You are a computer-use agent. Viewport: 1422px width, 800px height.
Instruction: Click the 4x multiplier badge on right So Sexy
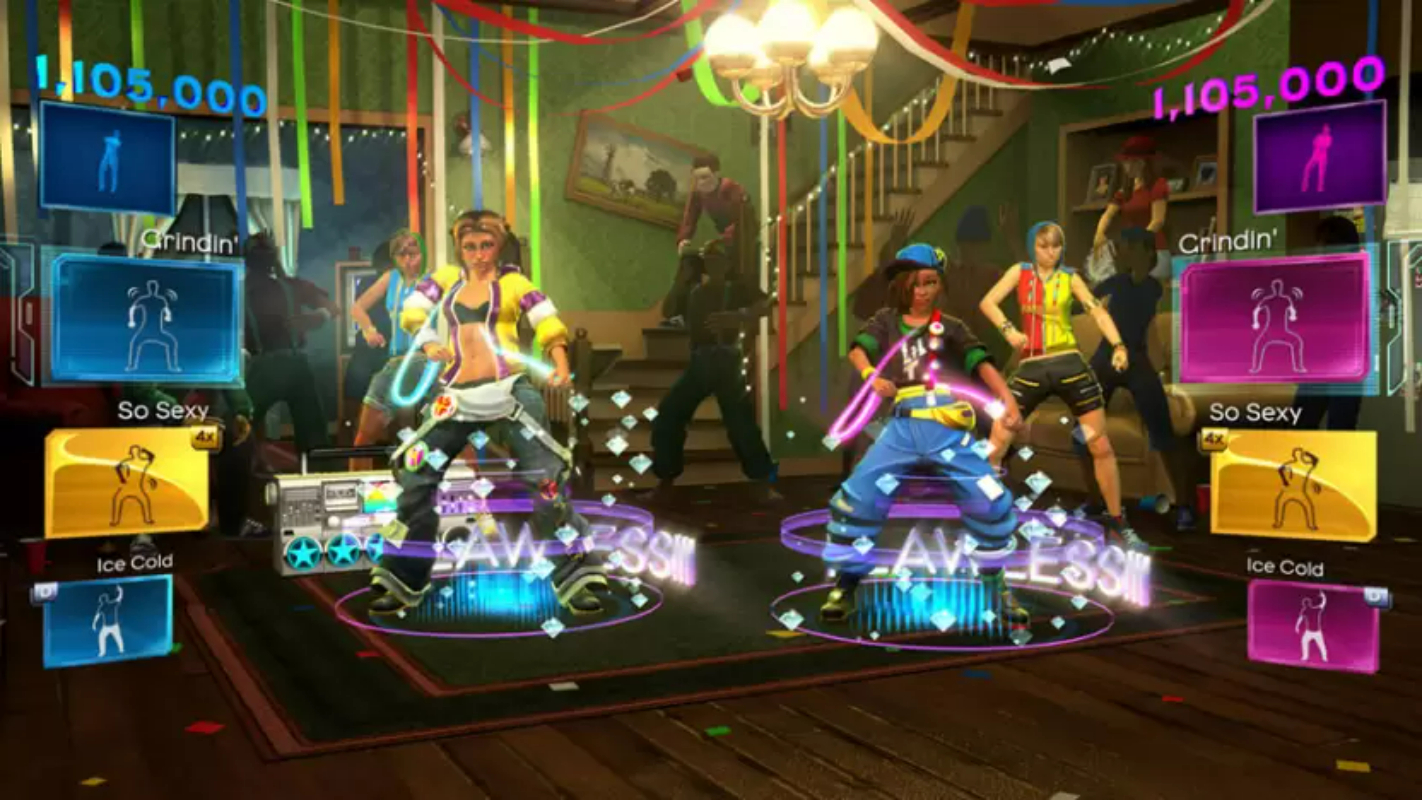click(1216, 437)
